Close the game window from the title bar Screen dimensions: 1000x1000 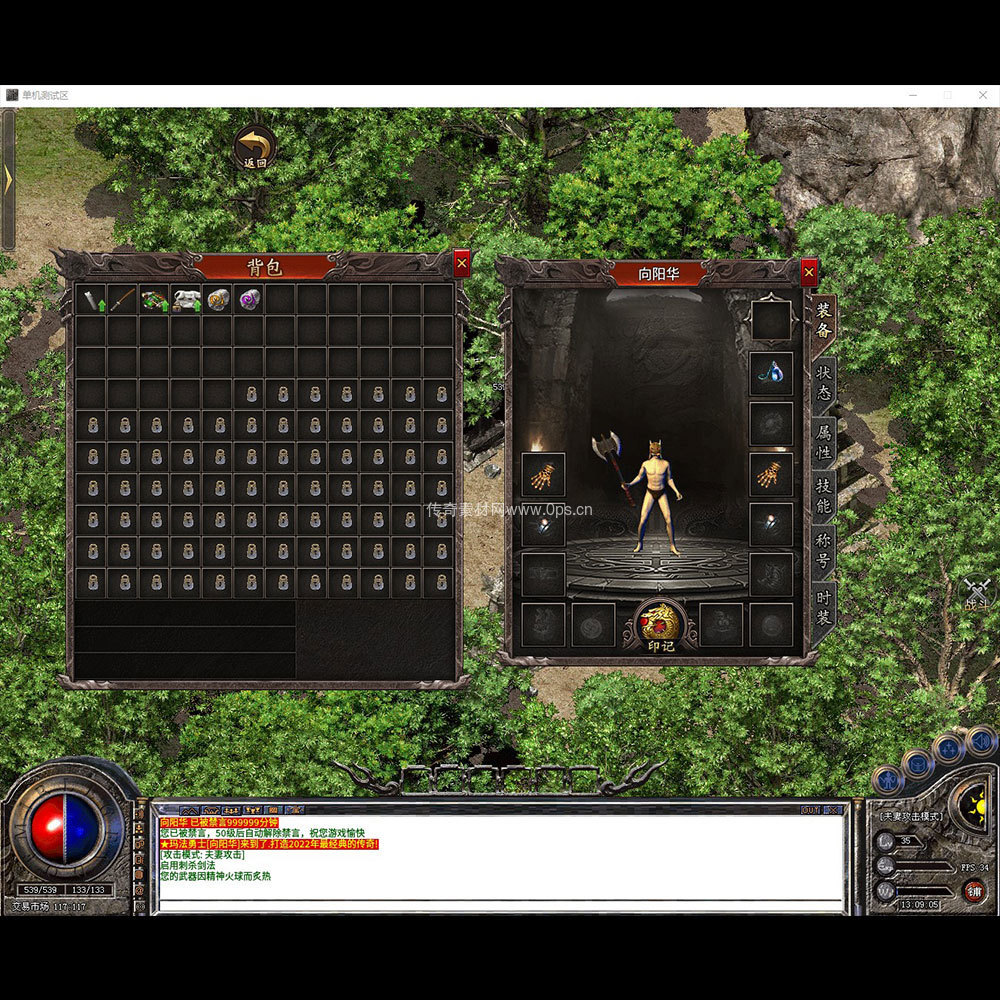tap(980, 94)
